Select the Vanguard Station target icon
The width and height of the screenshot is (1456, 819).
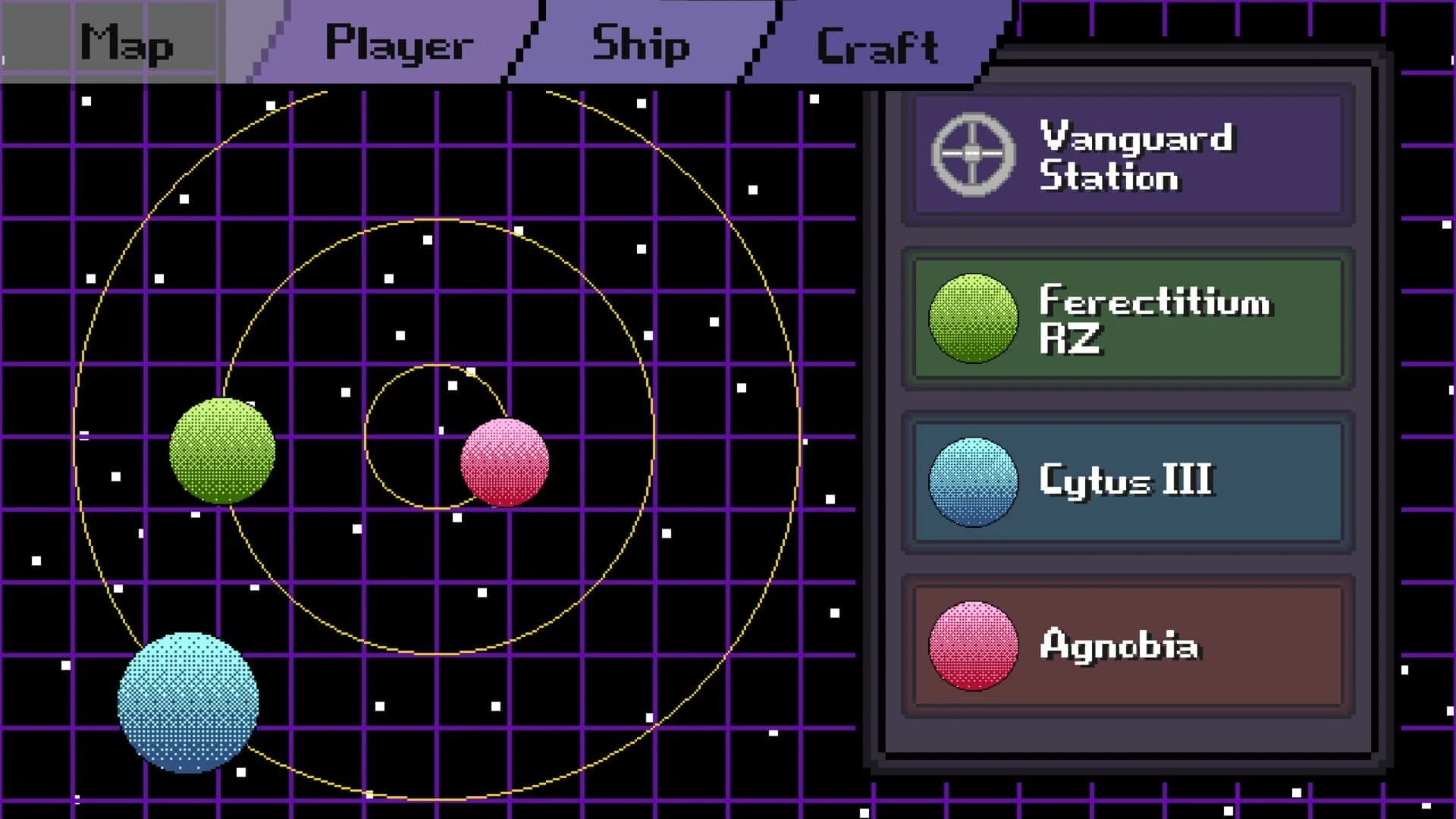[973, 154]
